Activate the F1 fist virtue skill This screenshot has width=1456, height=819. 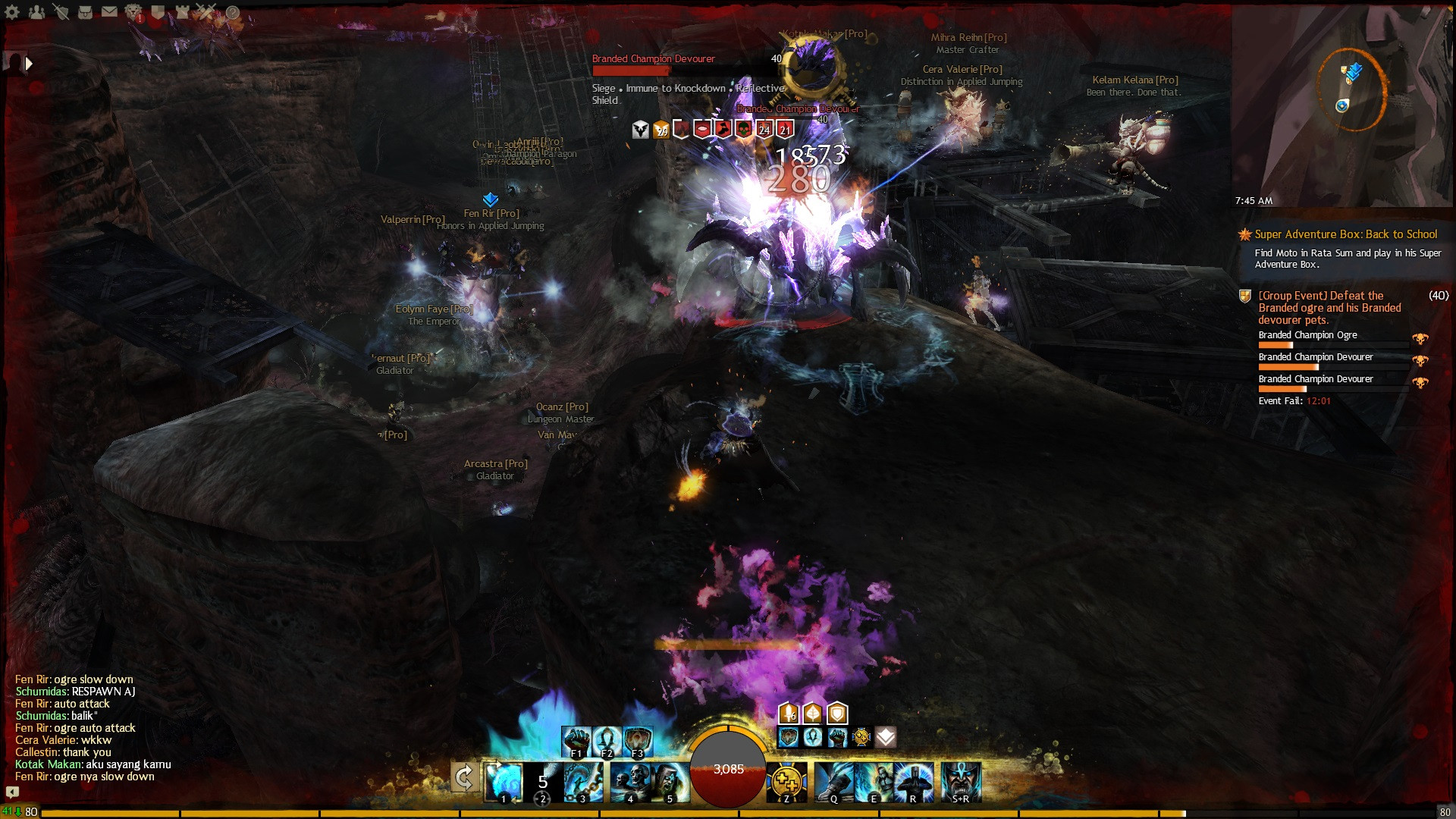click(x=576, y=741)
